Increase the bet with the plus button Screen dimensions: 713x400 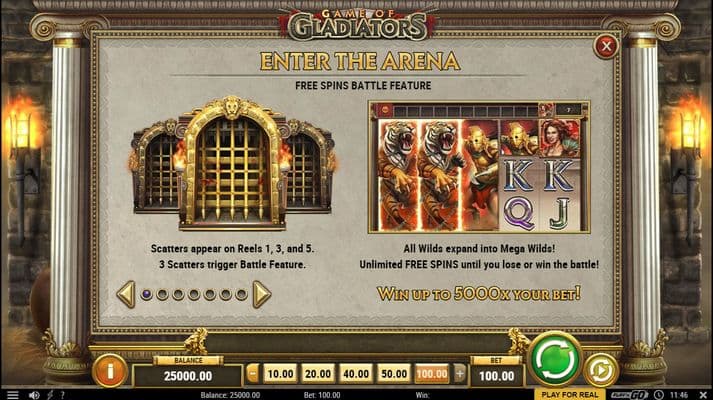click(x=459, y=373)
